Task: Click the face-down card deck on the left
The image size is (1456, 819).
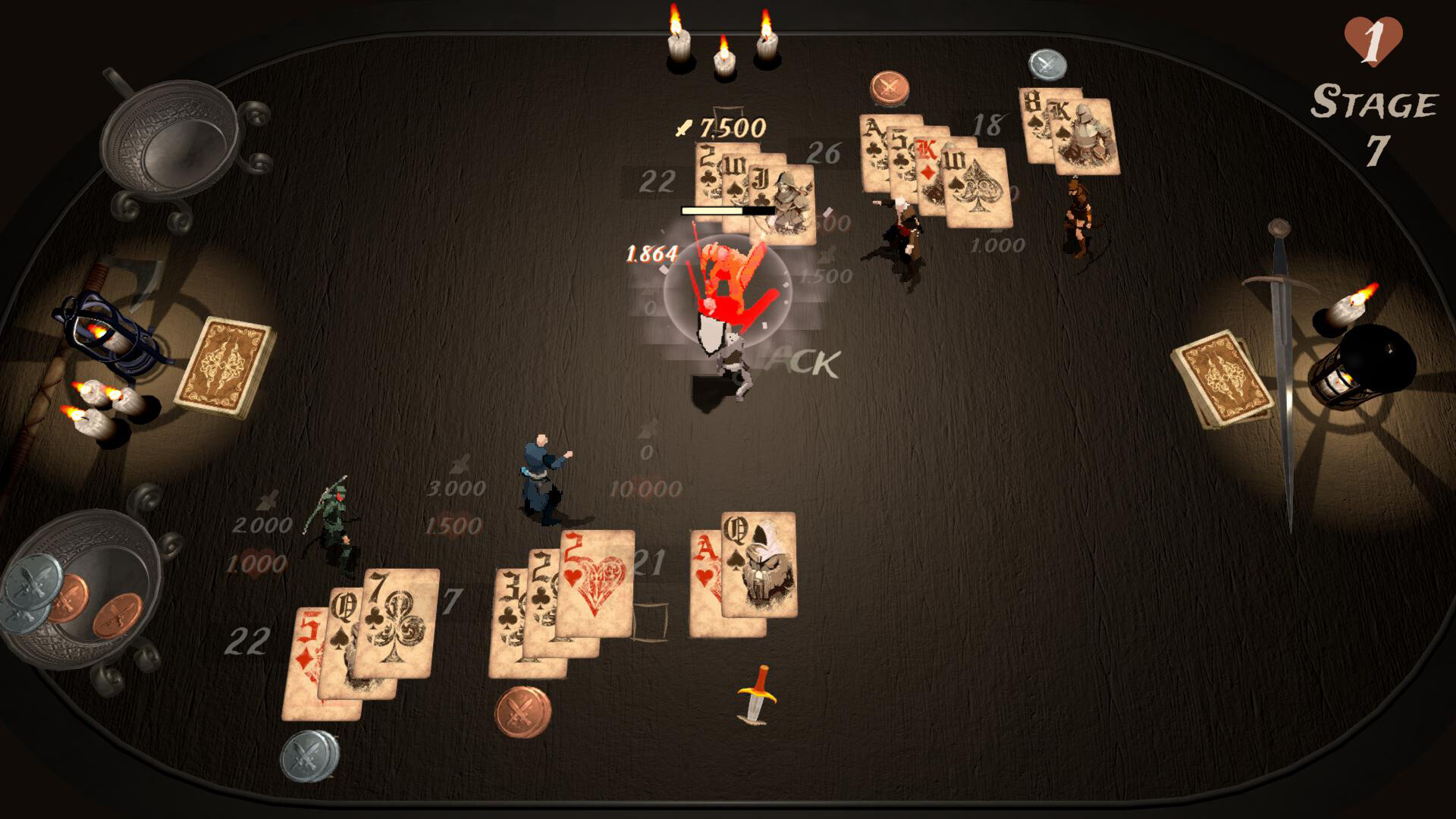Action: pos(224,368)
